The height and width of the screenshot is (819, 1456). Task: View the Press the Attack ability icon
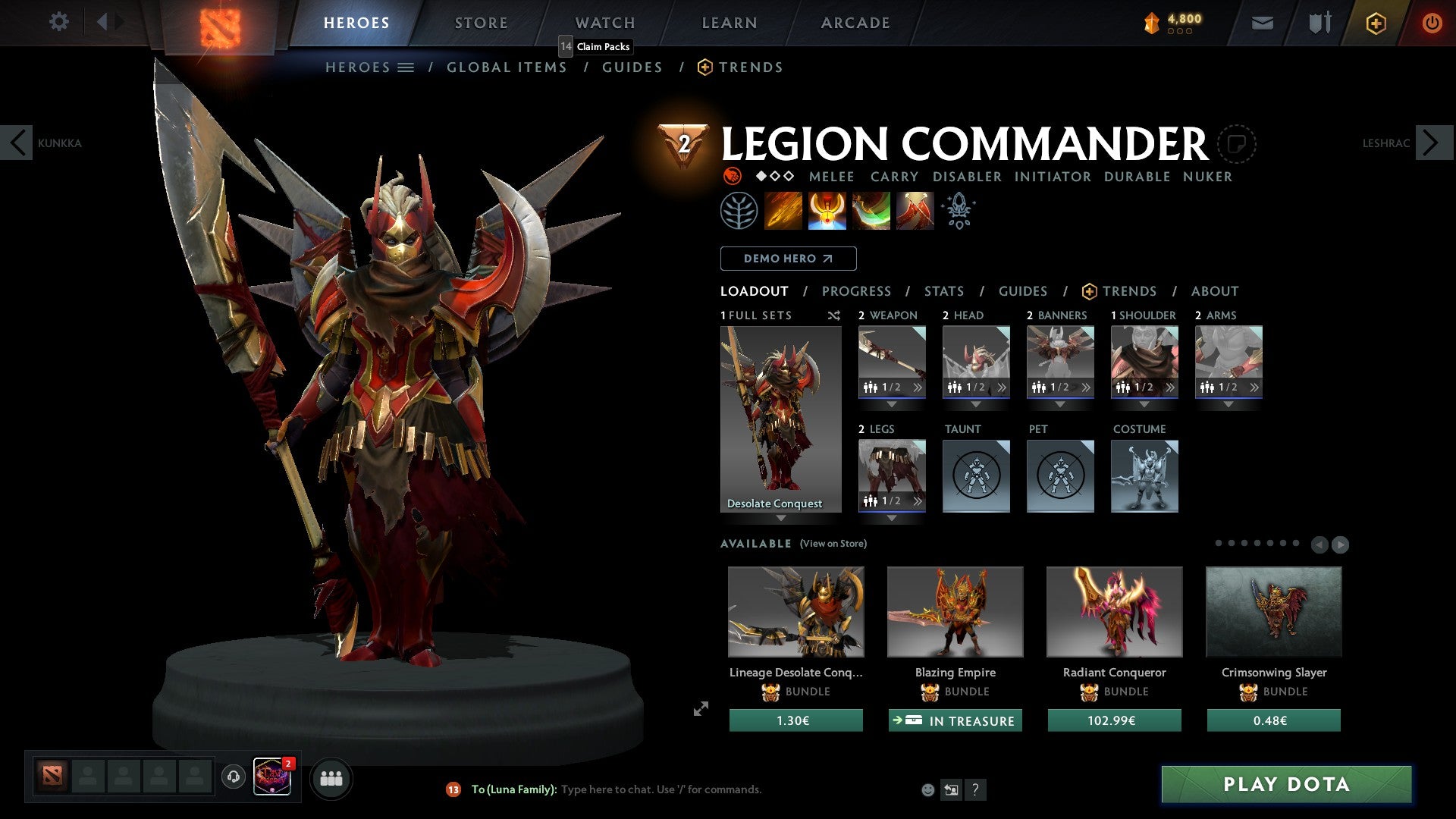point(827,210)
